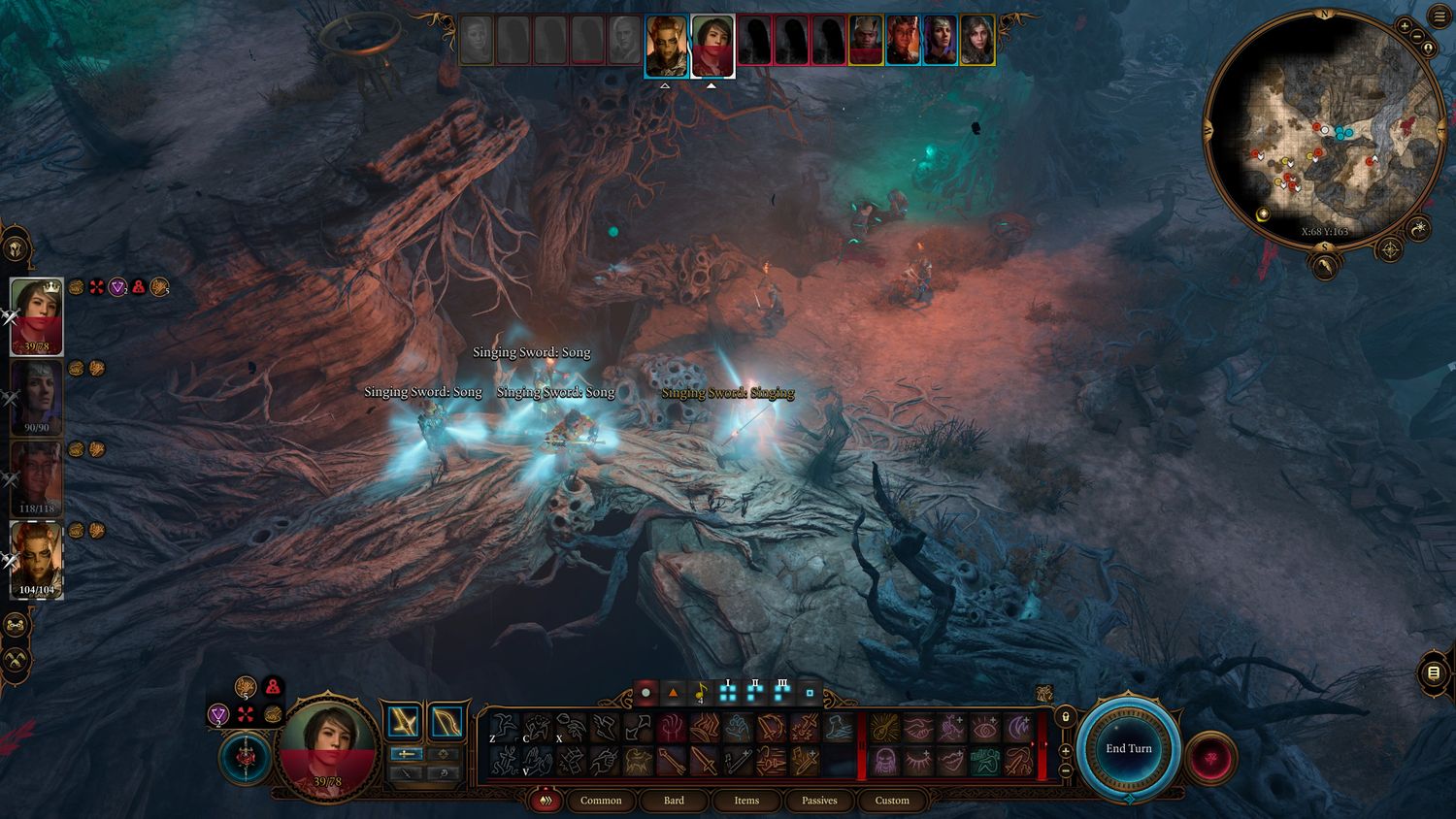The width and height of the screenshot is (1456, 819).
Task: Show the Items hotbar tab
Action: [x=746, y=801]
